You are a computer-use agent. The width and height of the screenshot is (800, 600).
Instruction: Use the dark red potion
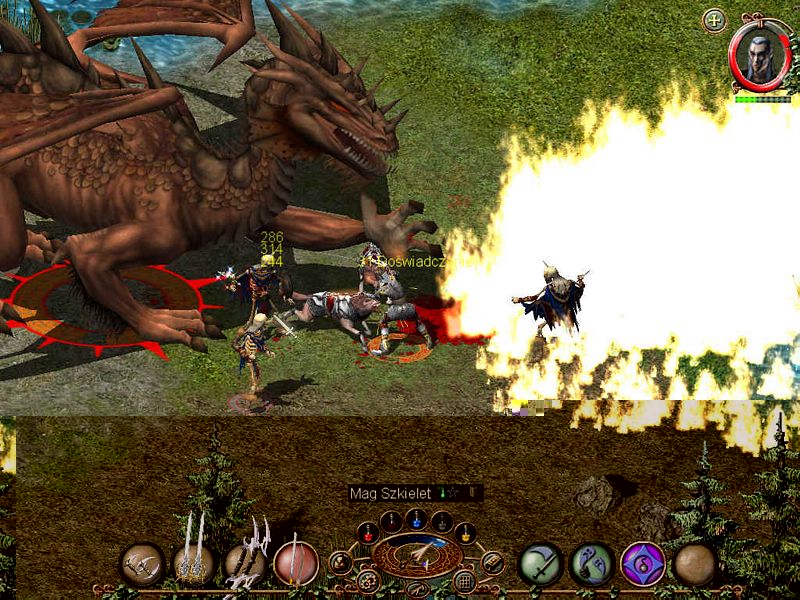(393, 521)
